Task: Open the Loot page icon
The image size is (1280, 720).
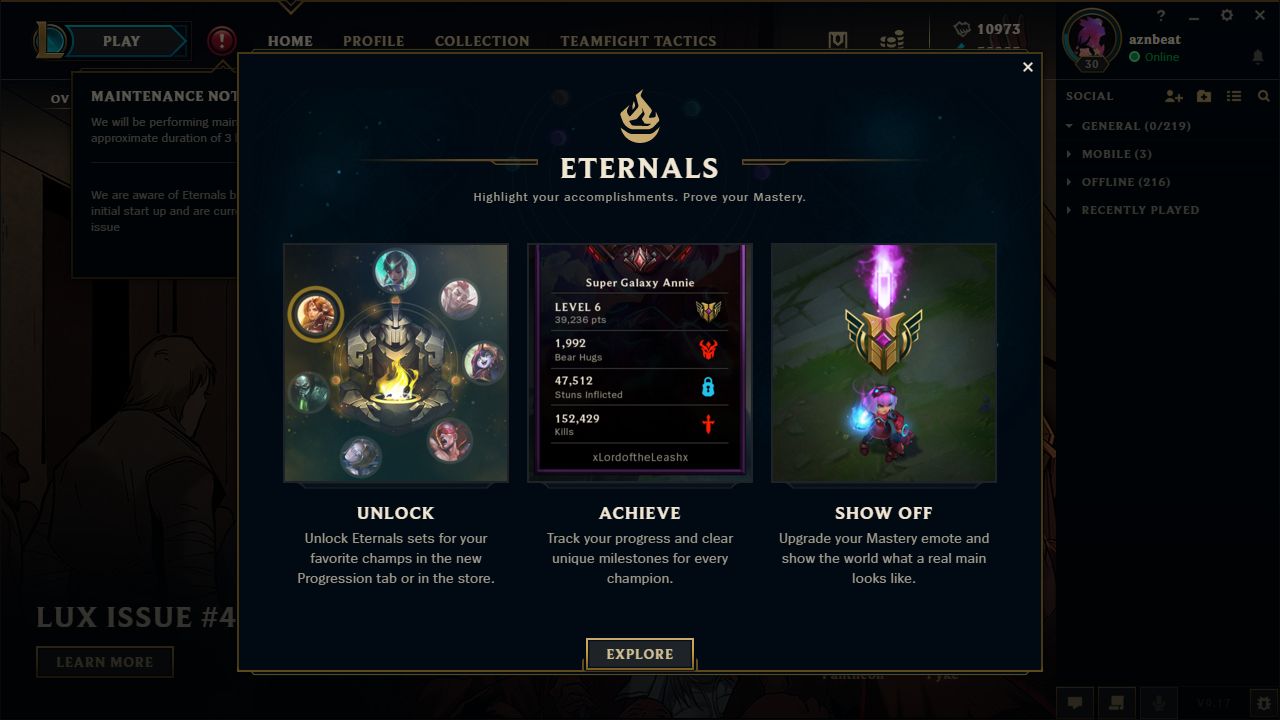Action: pyautogui.click(x=837, y=39)
